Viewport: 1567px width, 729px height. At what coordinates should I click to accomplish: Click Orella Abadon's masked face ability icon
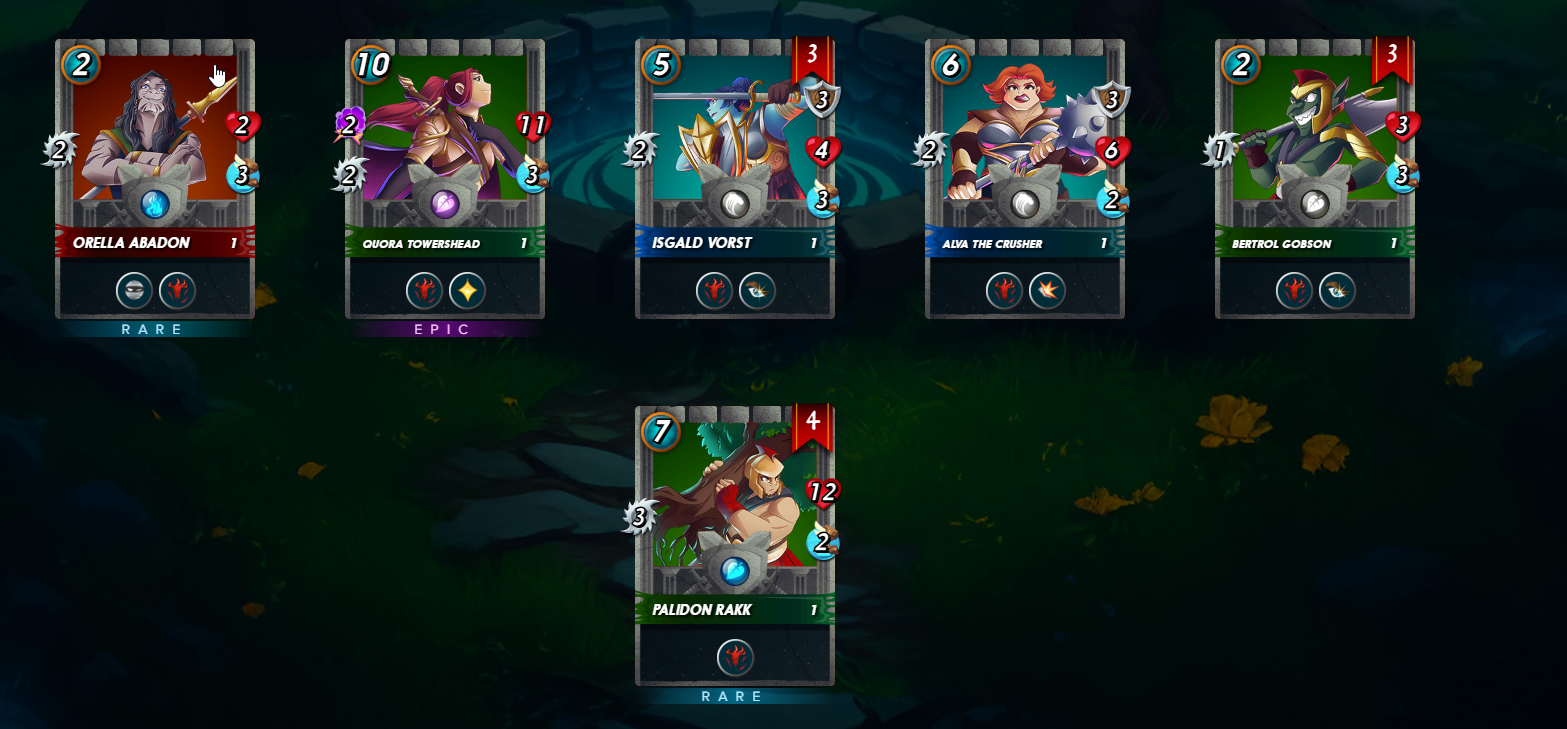[x=135, y=291]
